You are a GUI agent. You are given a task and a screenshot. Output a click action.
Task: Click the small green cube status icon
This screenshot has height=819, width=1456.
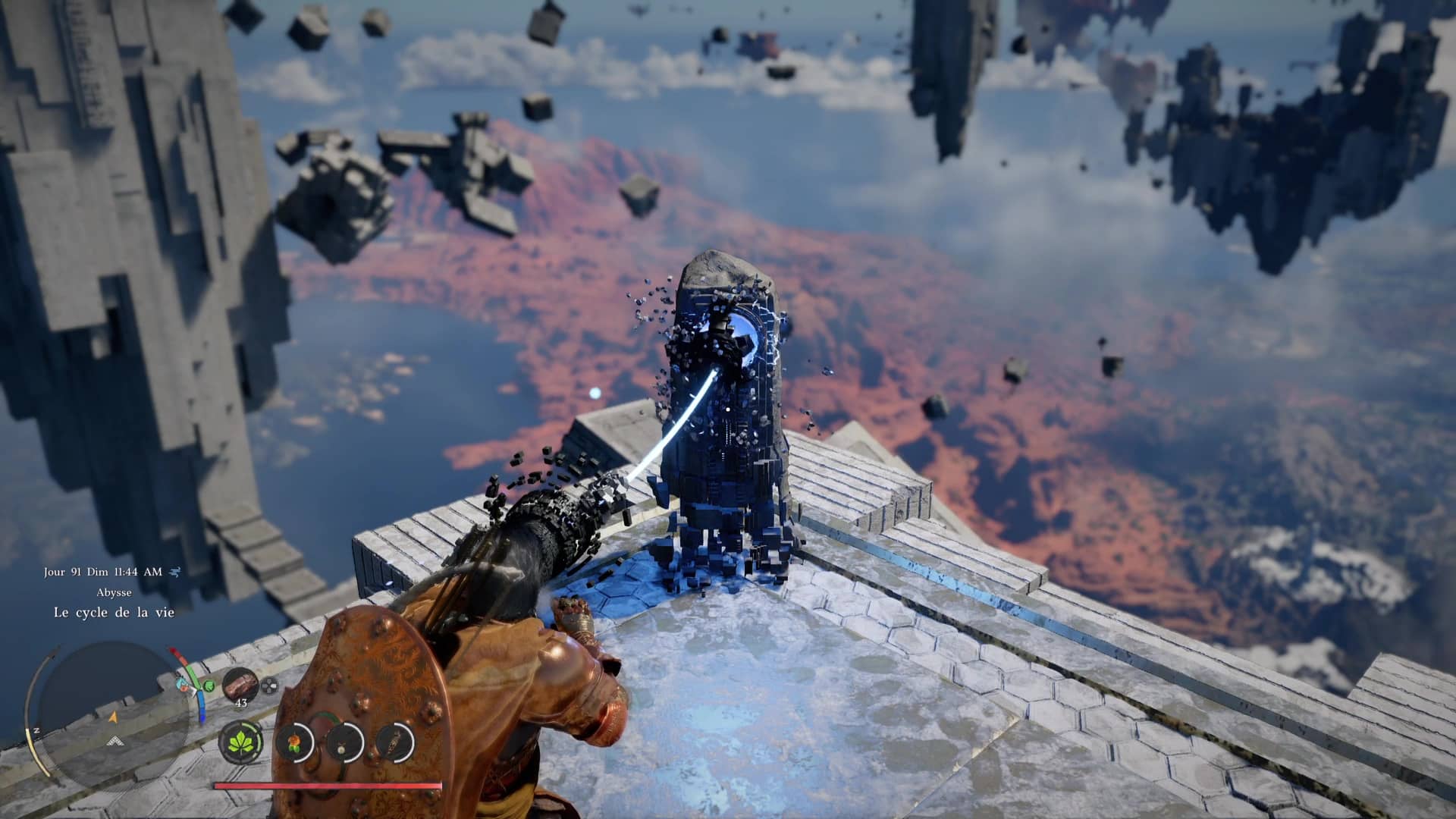tap(209, 685)
